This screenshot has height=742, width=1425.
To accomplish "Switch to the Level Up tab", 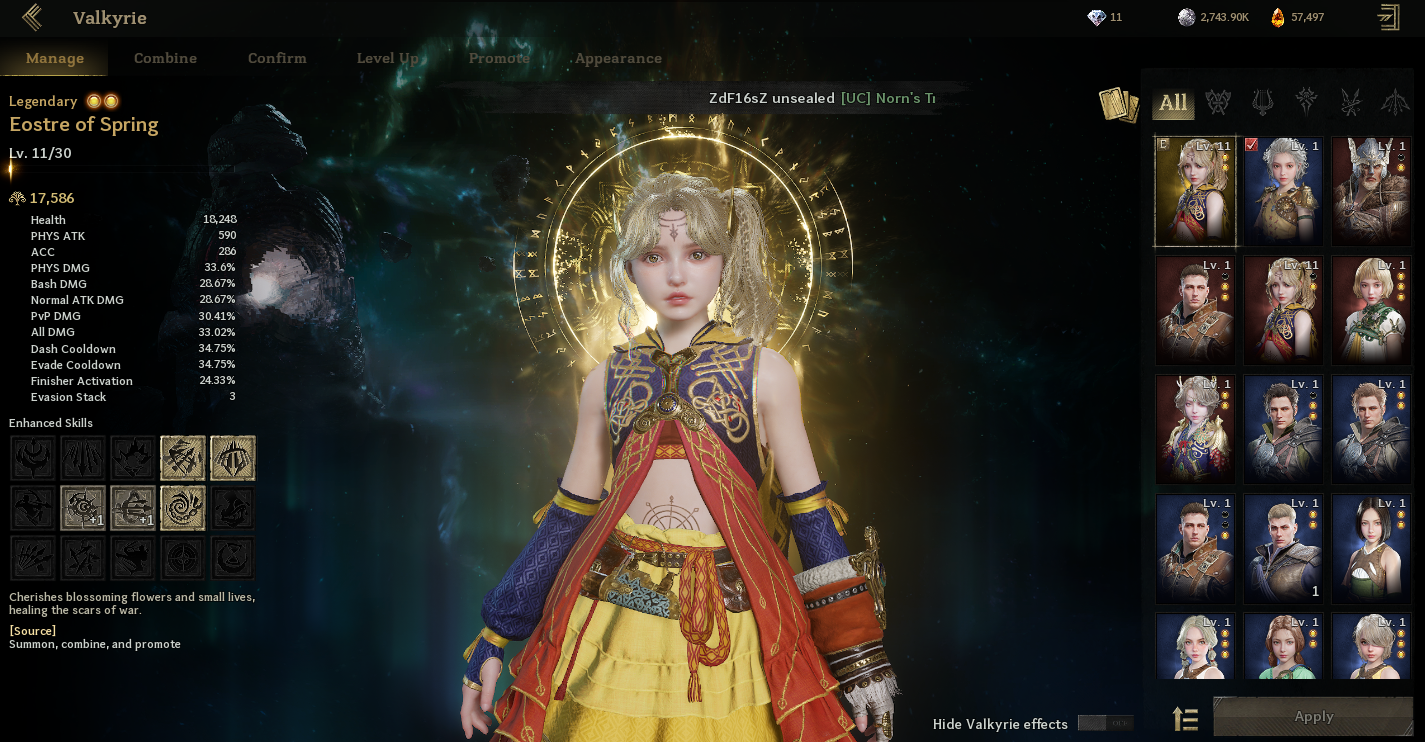I will [387, 58].
